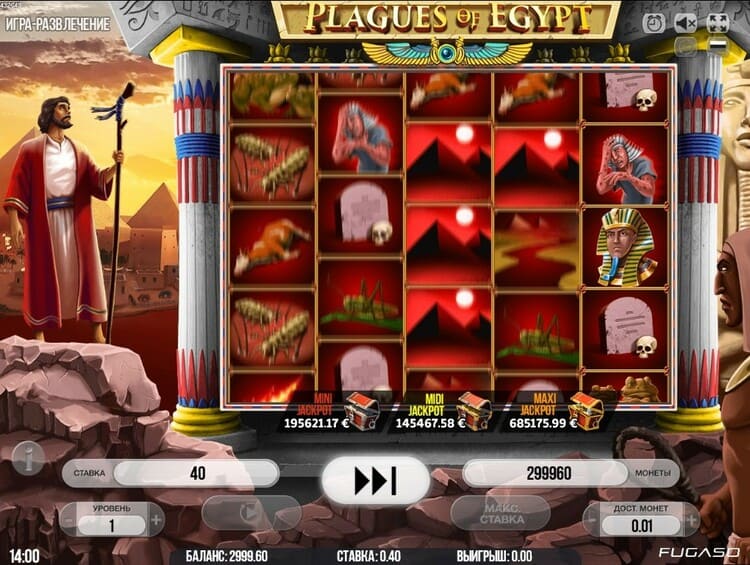Screen dimensions: 750x565
Task: Start autoplay with the faded play button
Action: coord(251,513)
